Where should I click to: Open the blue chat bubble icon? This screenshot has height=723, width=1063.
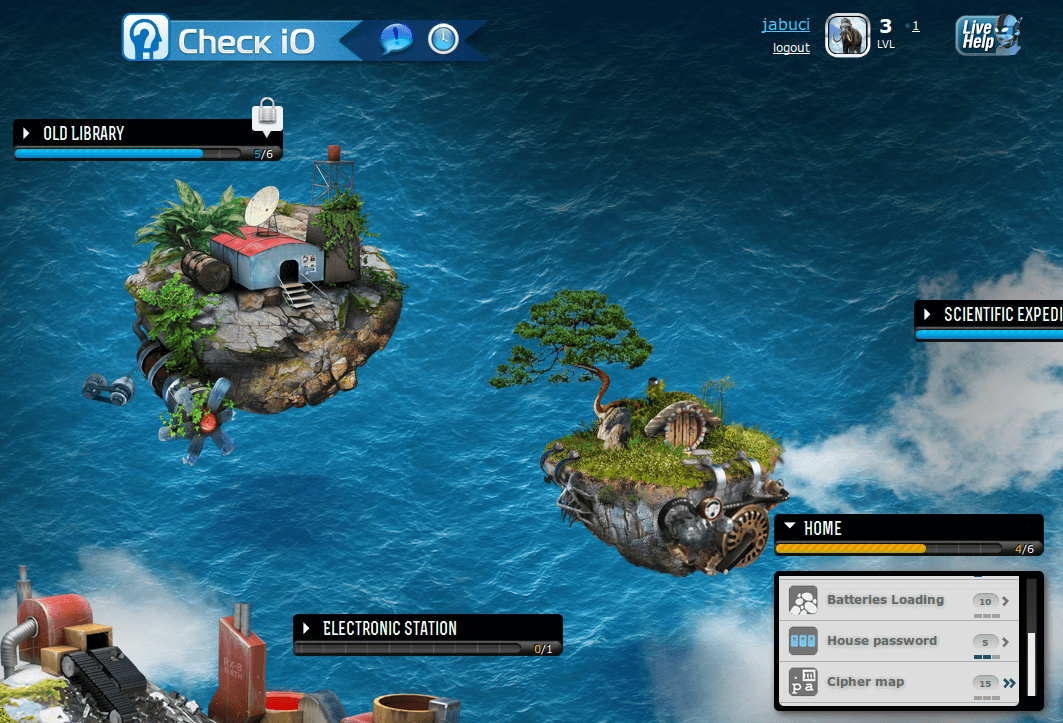[x=396, y=39]
